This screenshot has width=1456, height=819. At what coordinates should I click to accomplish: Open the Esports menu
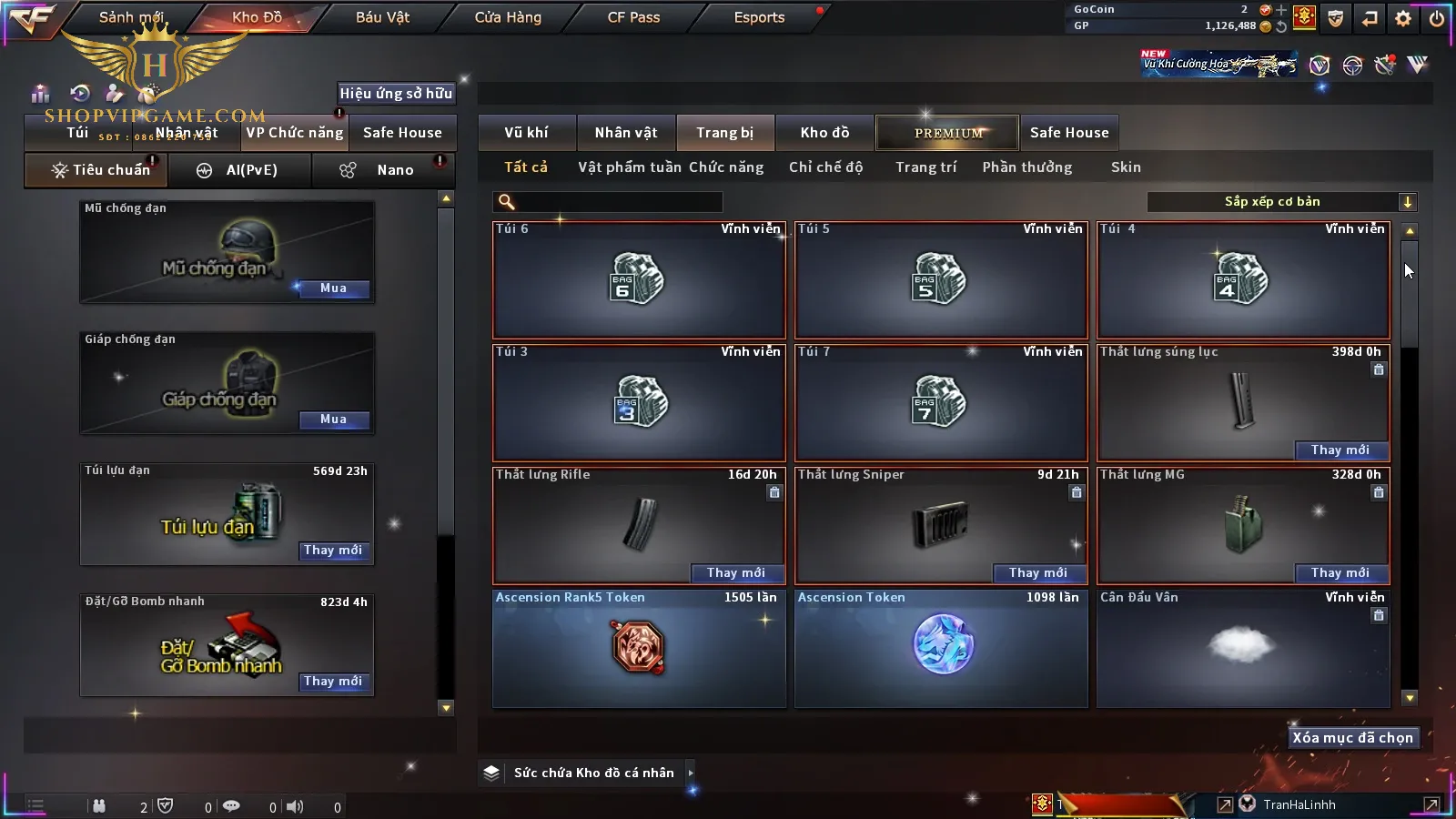759,17
